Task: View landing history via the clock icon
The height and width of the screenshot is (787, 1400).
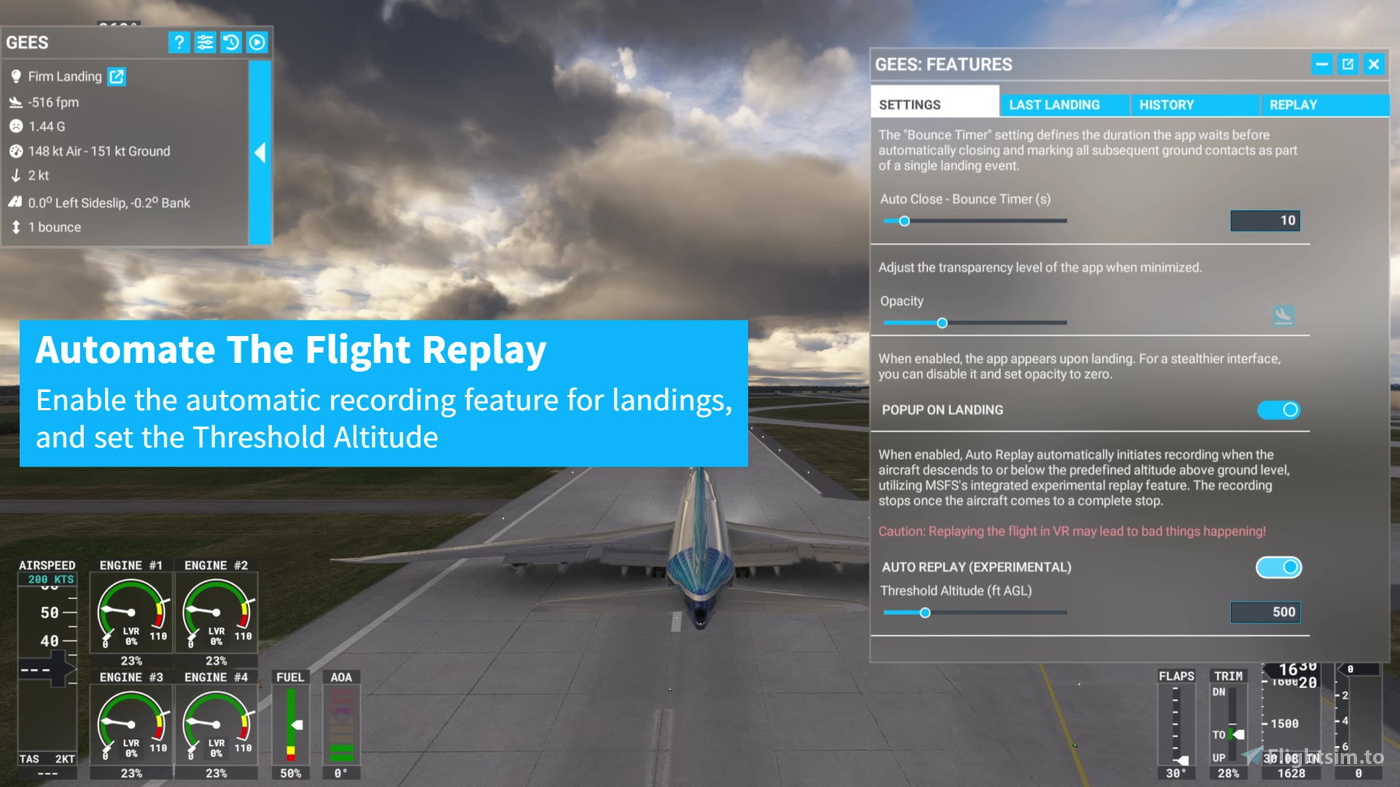Action: [231, 41]
